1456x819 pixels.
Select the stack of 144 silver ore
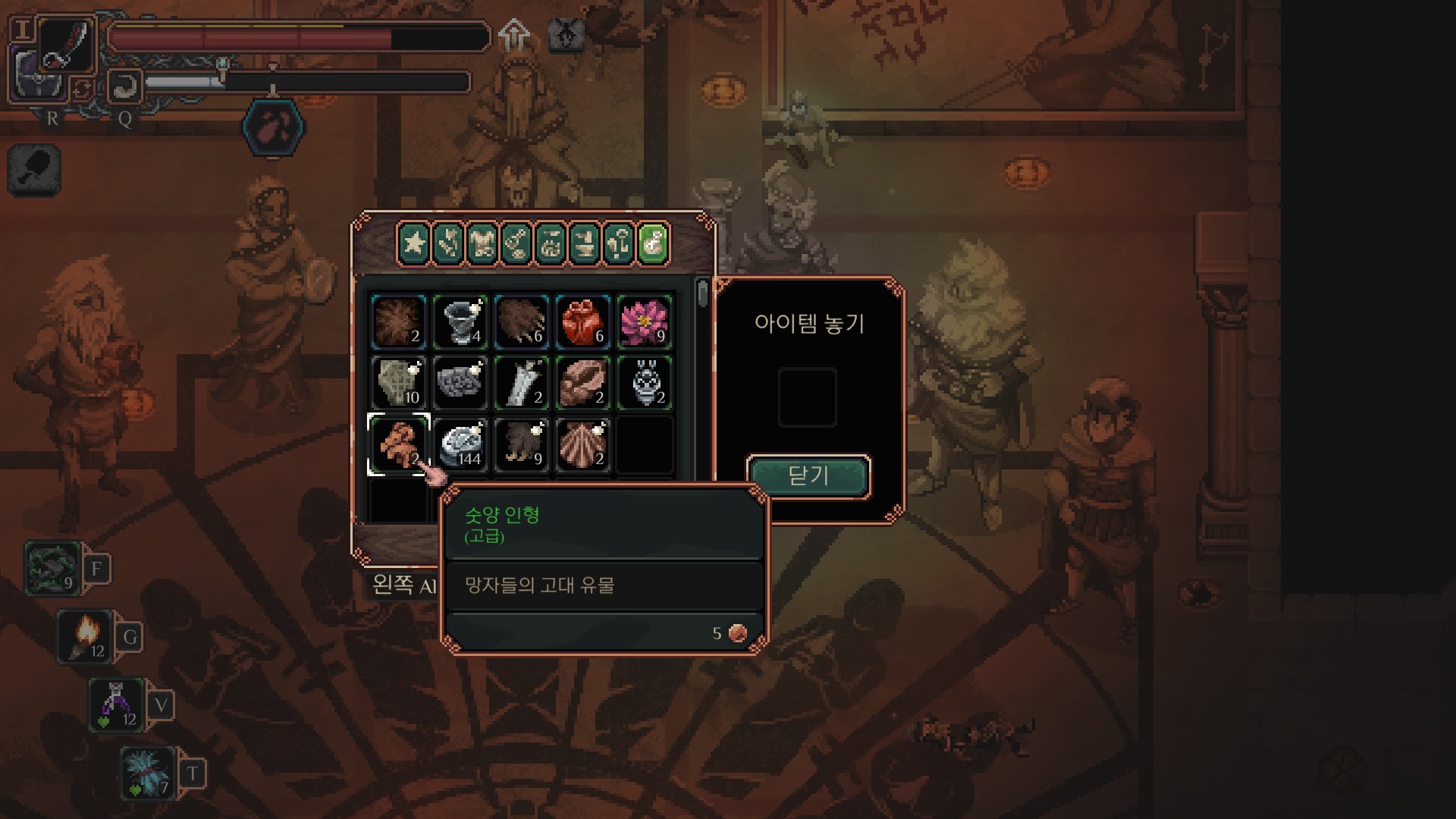pos(460,444)
